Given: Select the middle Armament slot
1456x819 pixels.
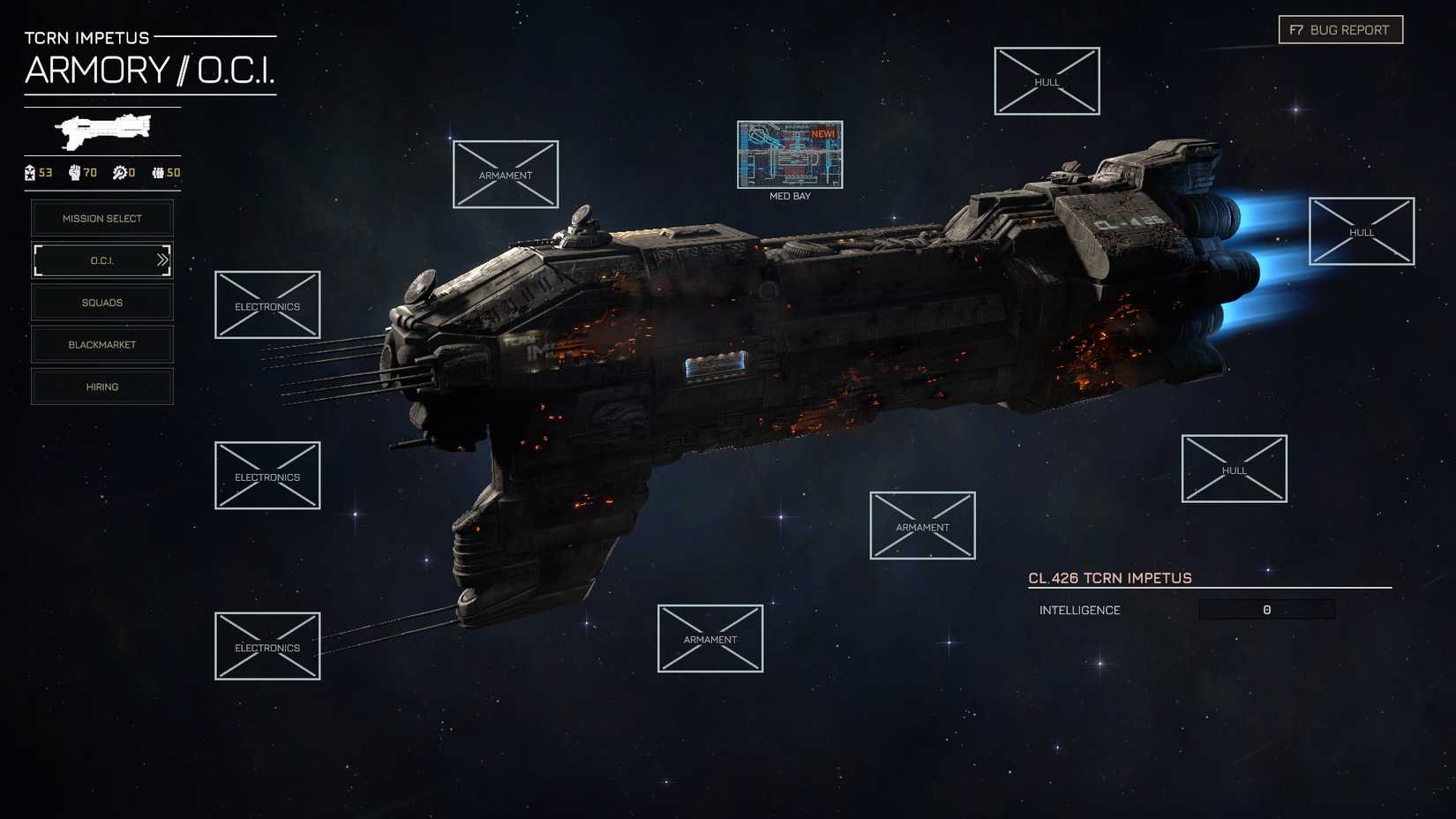Looking at the screenshot, I should click(922, 525).
